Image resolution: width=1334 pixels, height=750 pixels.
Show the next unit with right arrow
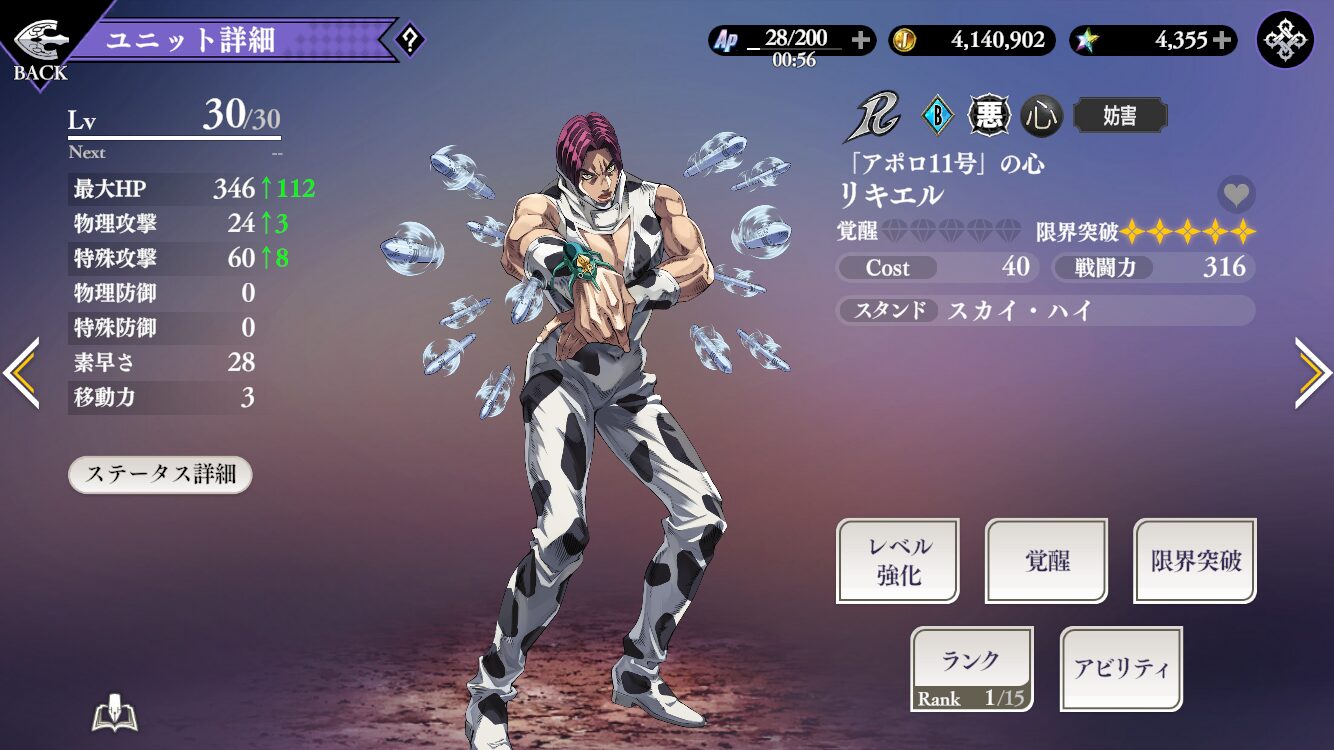click(1312, 373)
